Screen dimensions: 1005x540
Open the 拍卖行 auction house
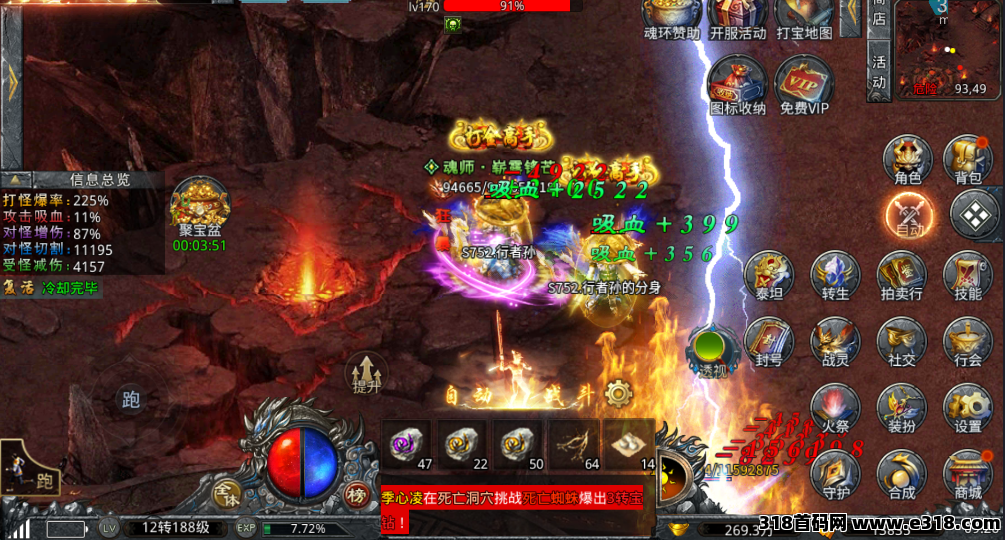point(901,274)
